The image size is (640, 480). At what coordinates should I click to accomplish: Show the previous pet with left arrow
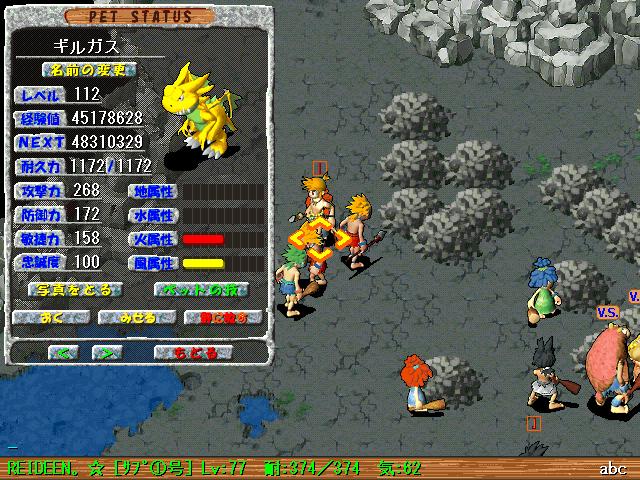click(62, 353)
